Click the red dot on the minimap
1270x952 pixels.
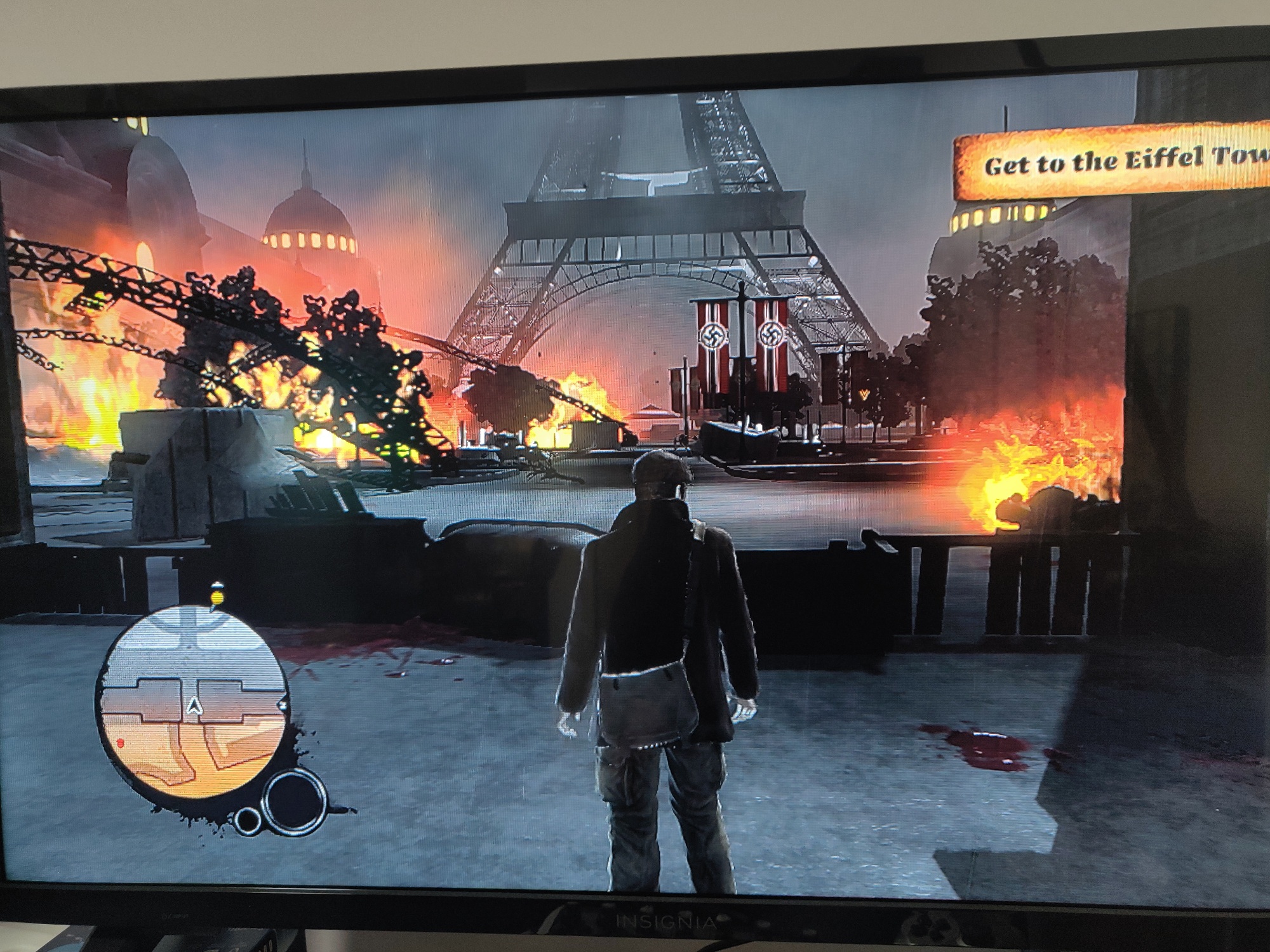[122, 741]
